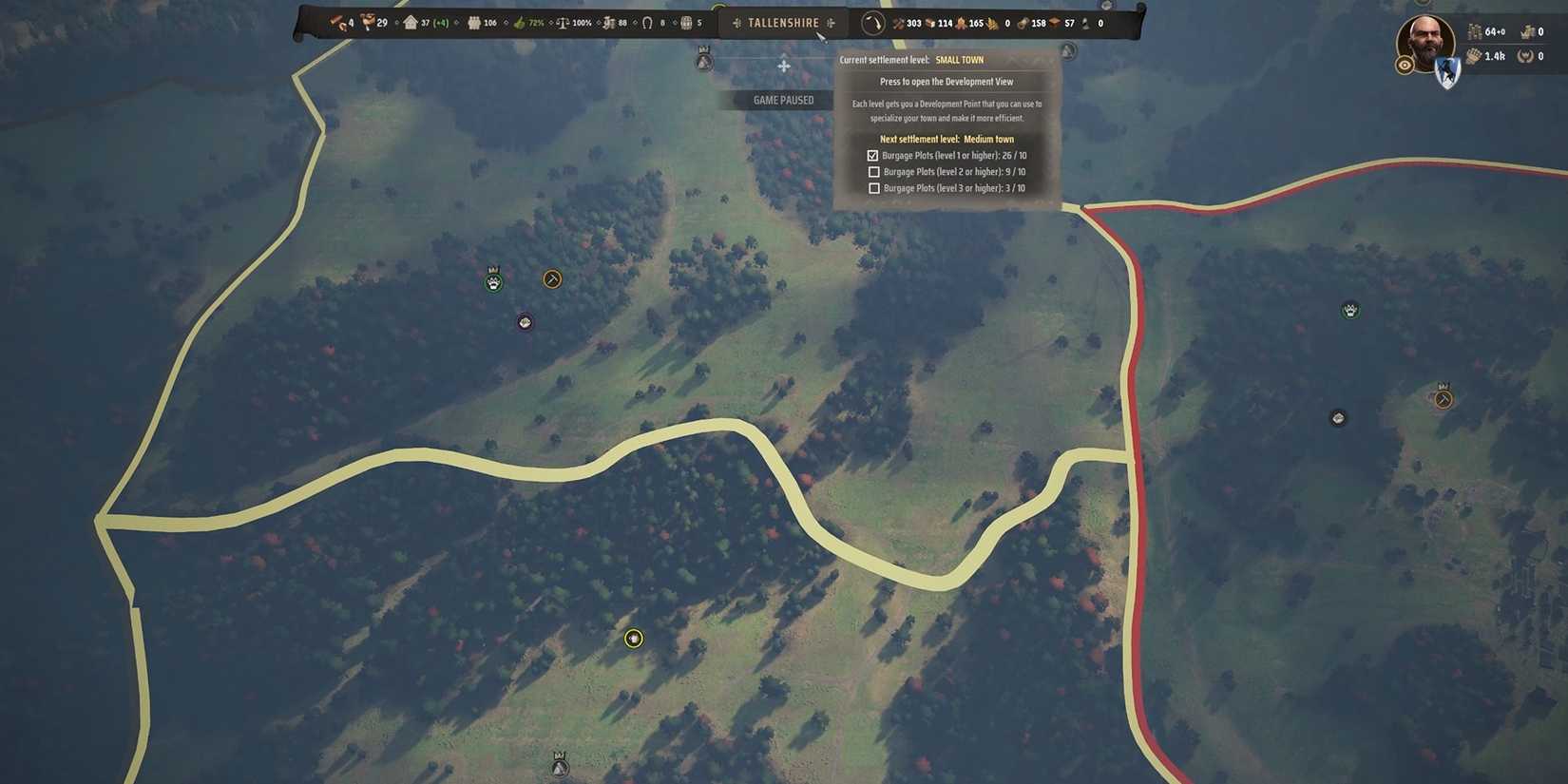The width and height of the screenshot is (1568, 784).
Task: Click the right arrow beside TALLENSHIRE
Action: 829,22
